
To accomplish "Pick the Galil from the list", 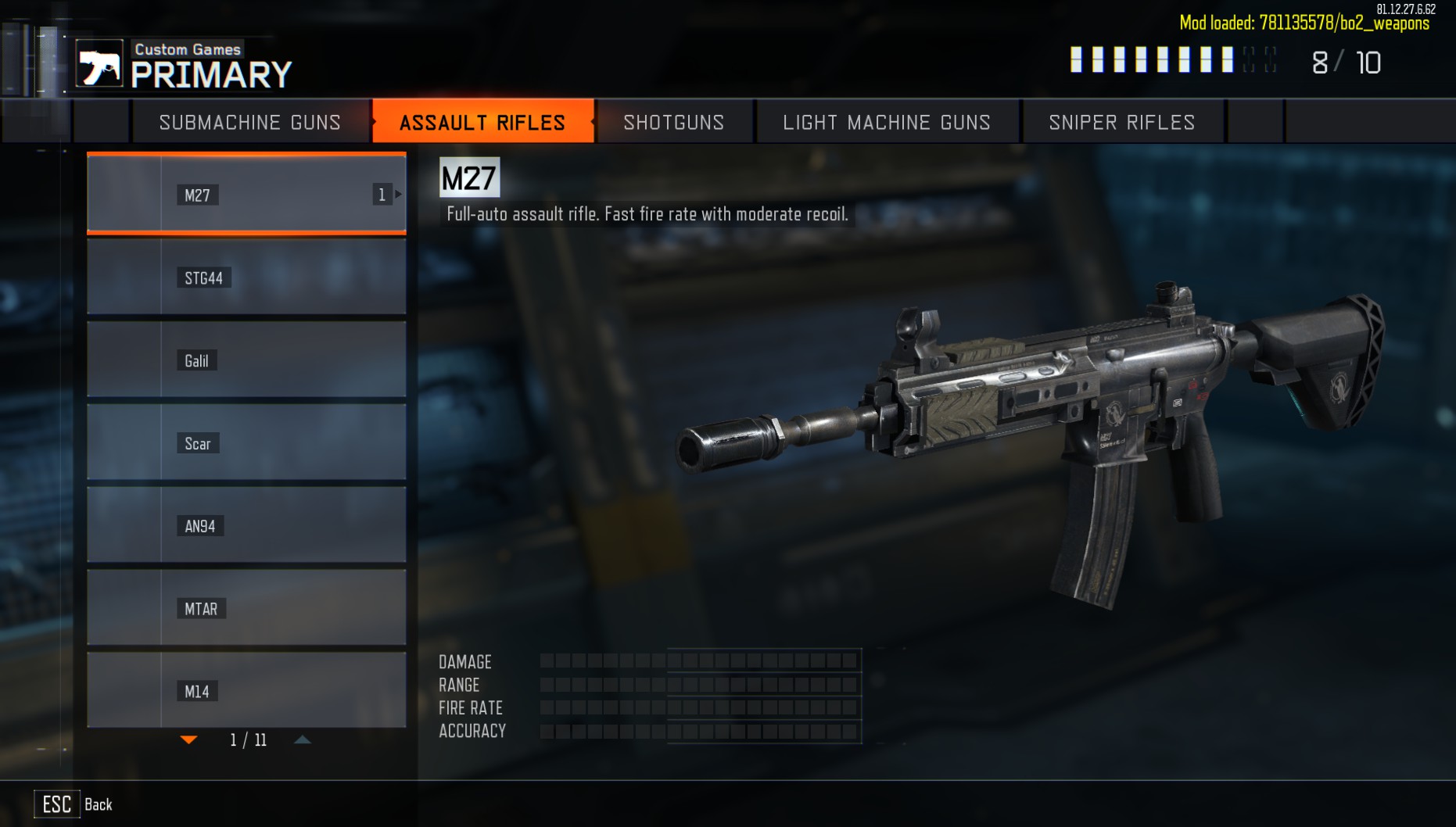I will tap(246, 360).
